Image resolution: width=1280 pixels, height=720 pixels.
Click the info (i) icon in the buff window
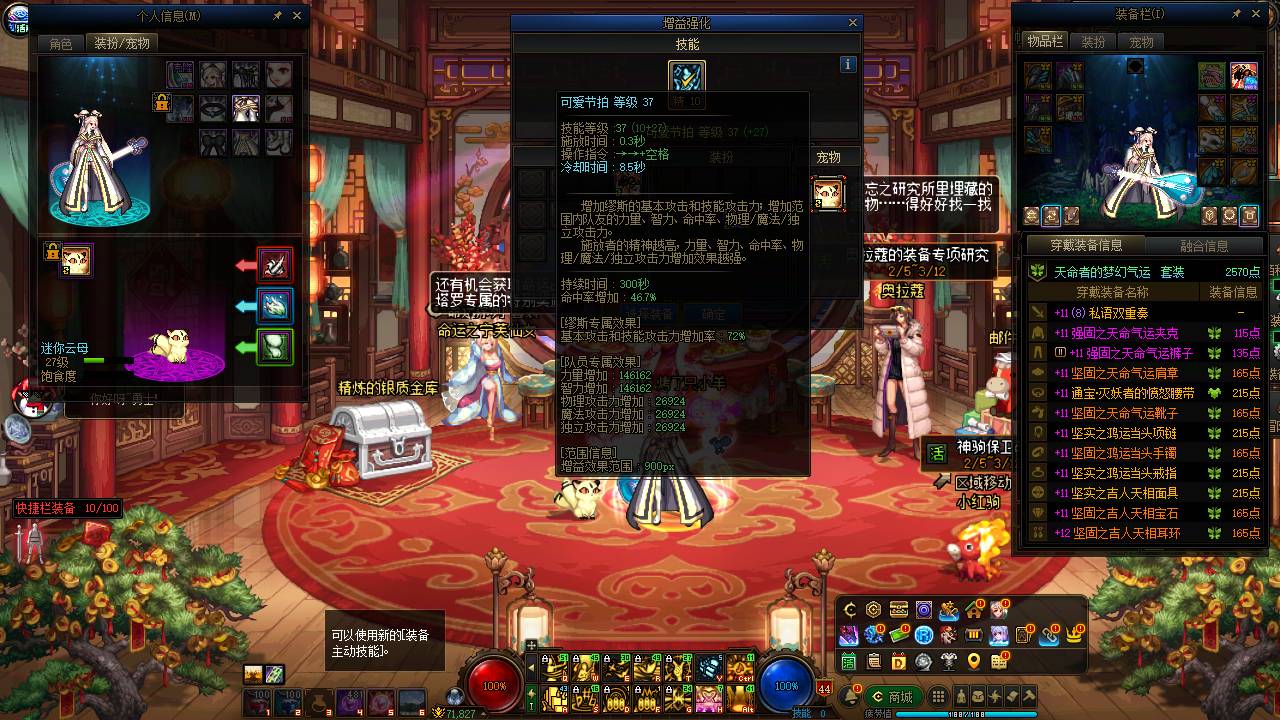(x=848, y=65)
